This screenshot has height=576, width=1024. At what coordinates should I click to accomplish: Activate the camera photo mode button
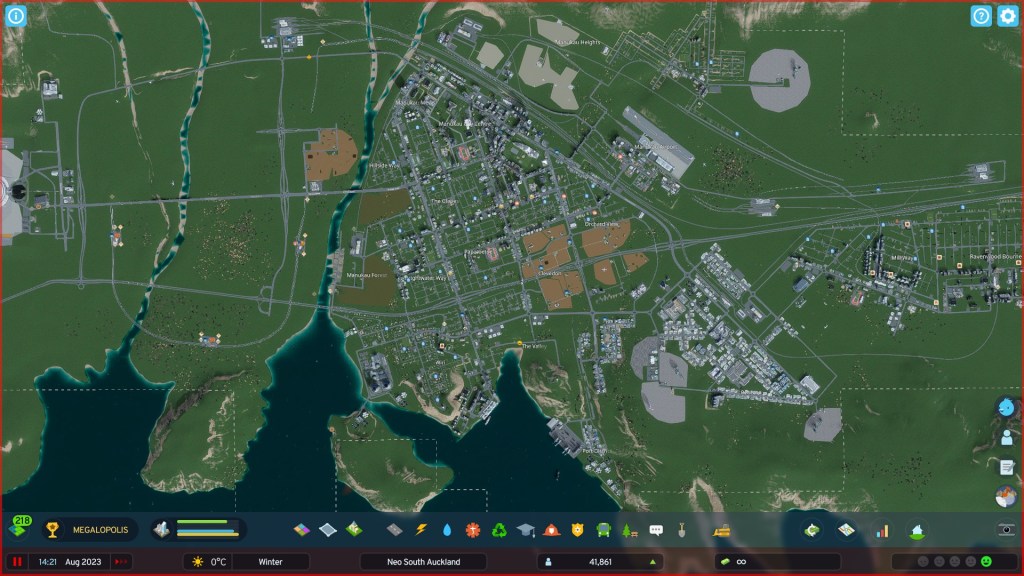(1006, 529)
